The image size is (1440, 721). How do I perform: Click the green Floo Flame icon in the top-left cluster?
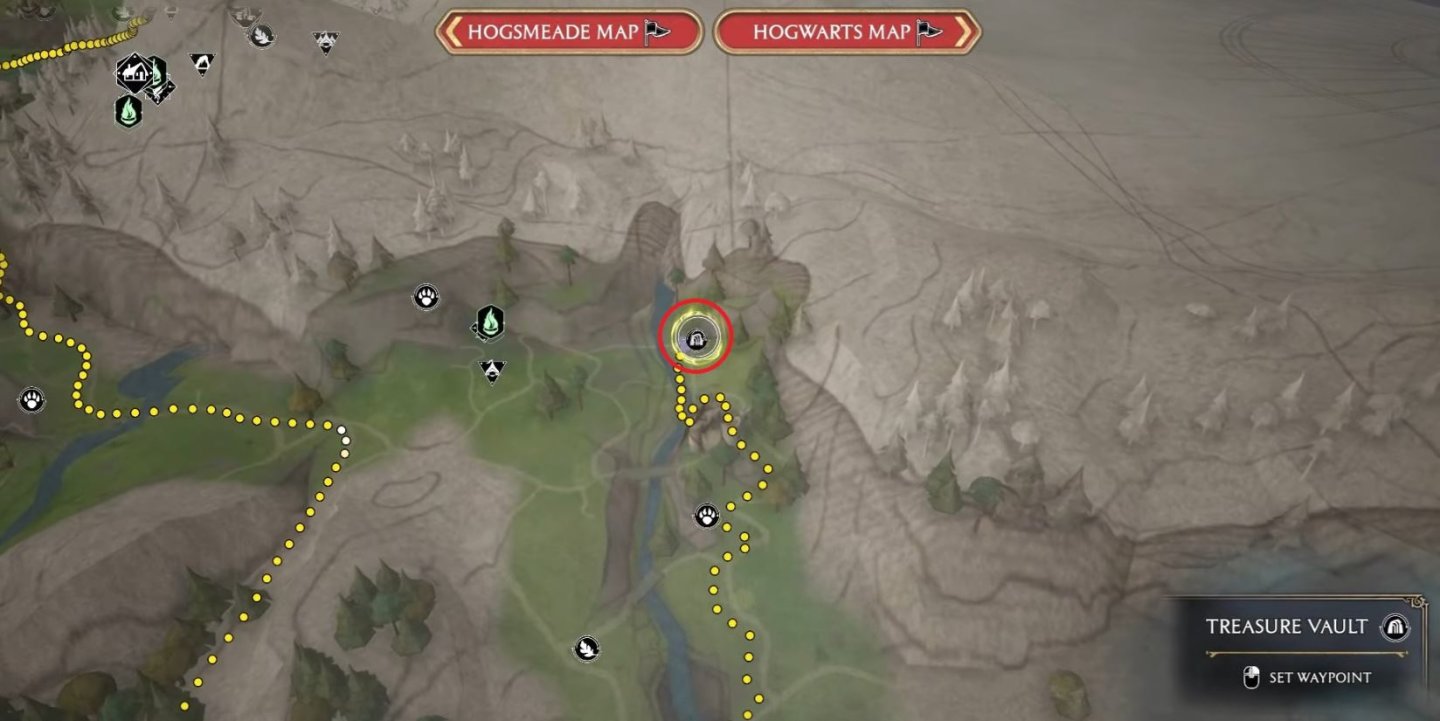129,113
